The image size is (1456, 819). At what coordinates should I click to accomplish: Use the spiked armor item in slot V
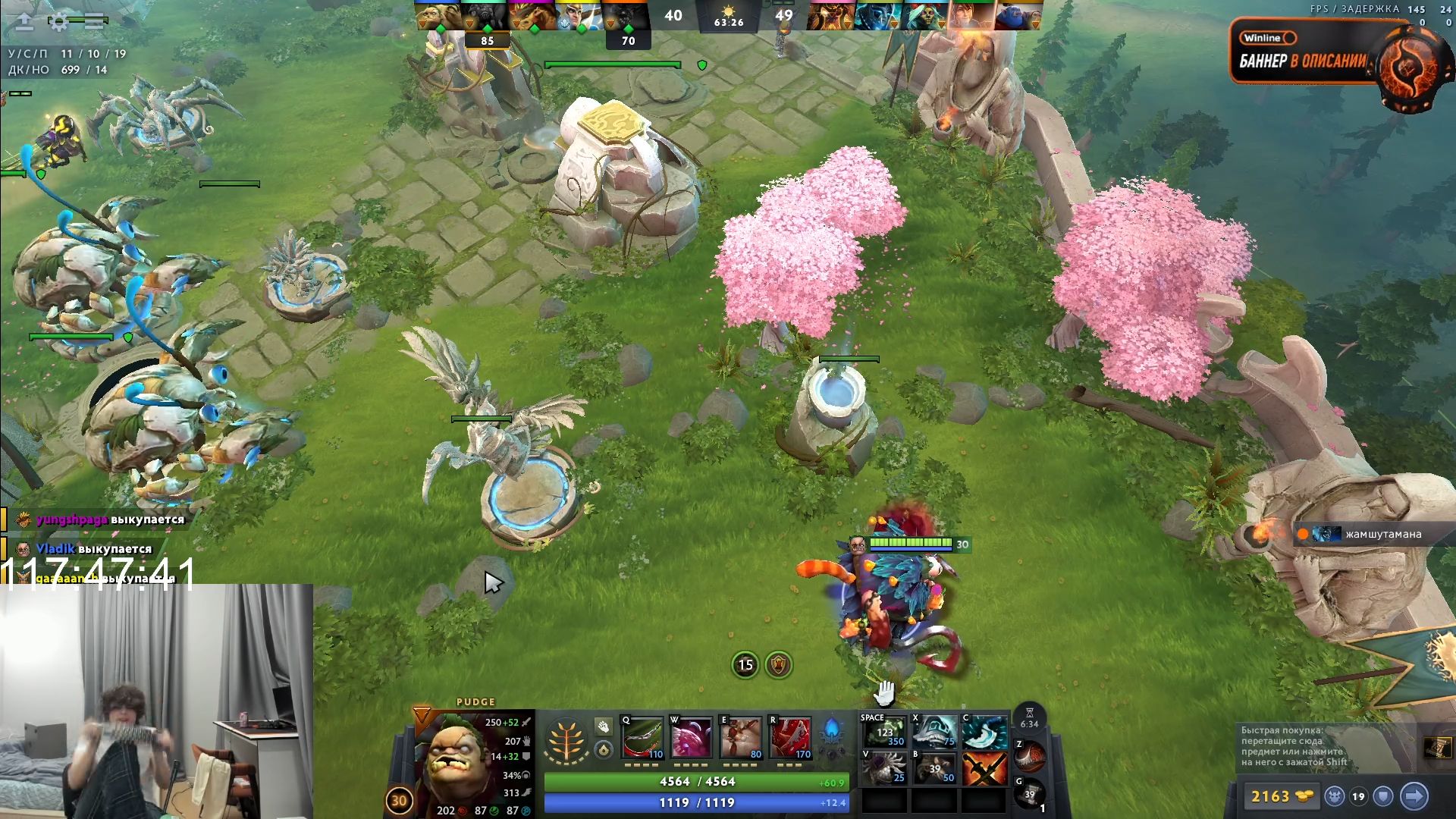[x=884, y=767]
